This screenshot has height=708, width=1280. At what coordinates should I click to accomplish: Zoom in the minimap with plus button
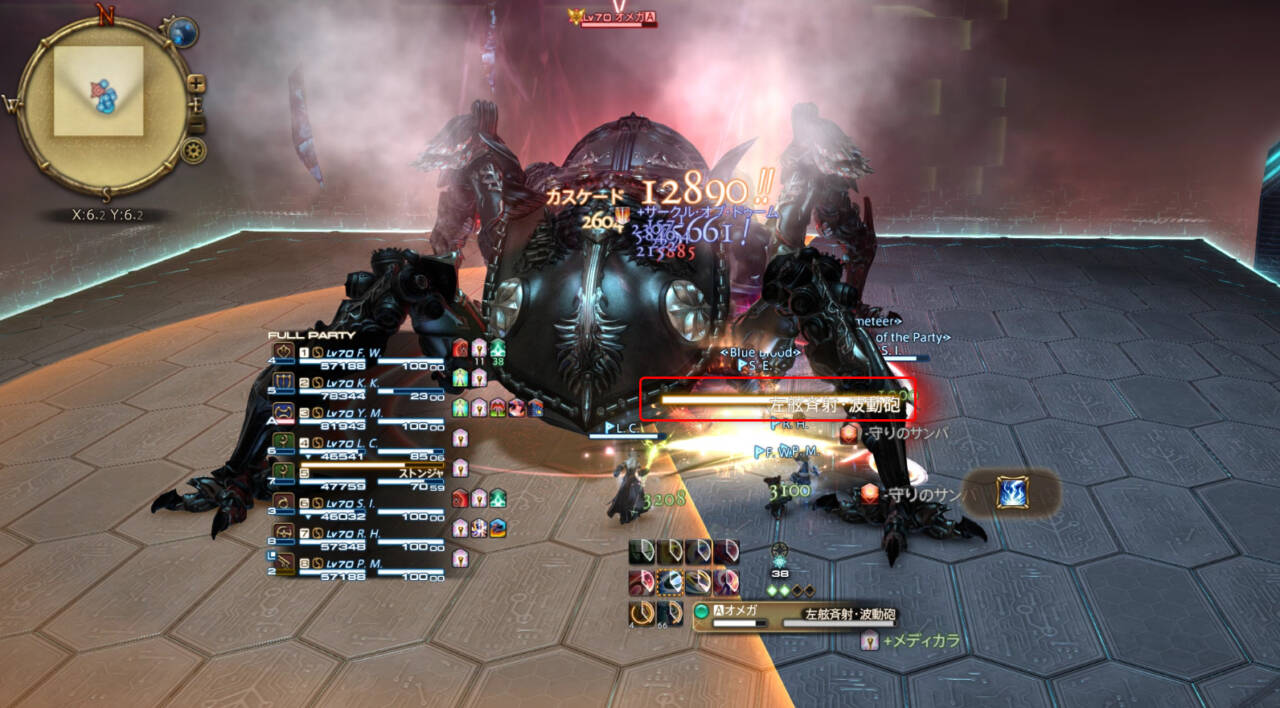tap(197, 83)
